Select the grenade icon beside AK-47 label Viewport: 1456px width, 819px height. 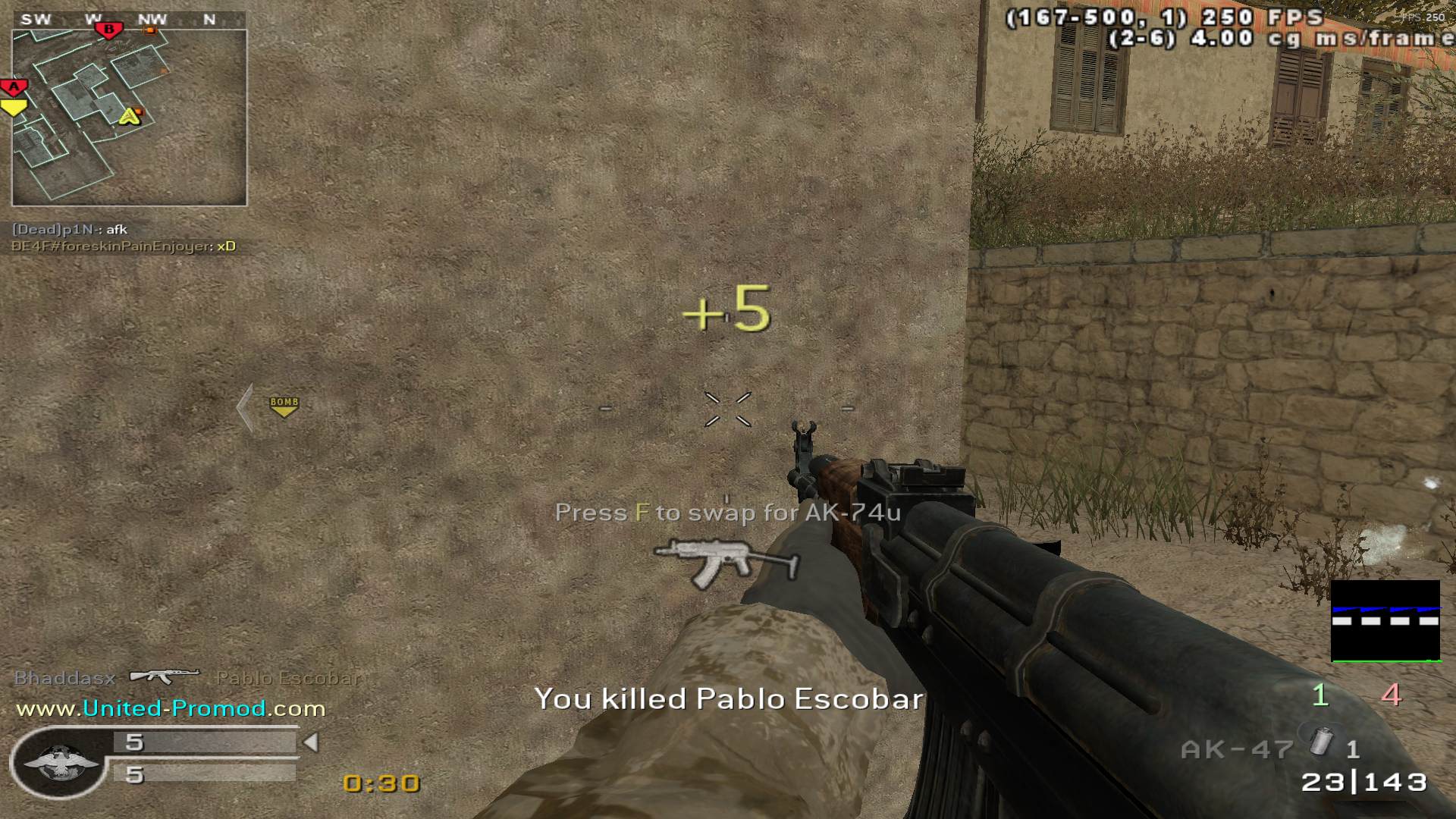(1320, 741)
